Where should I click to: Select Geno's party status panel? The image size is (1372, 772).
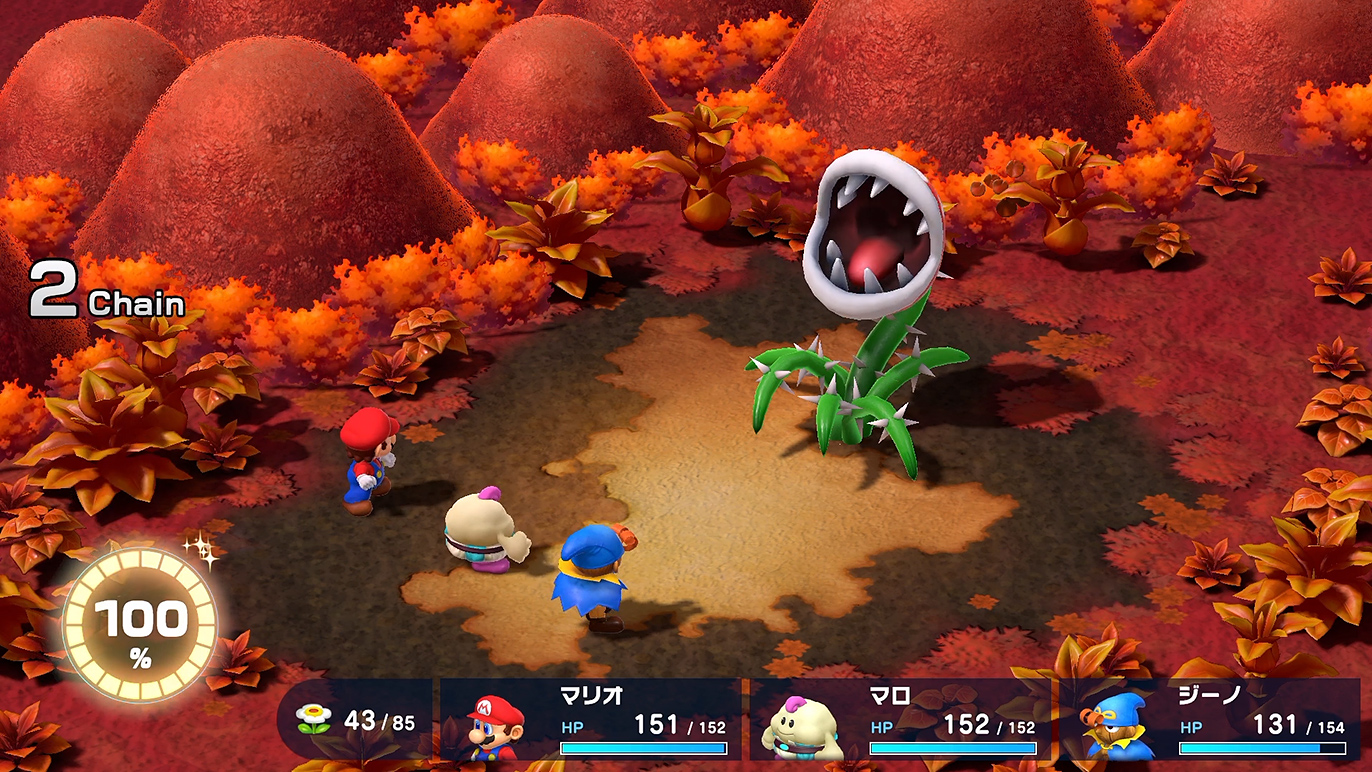[x=1210, y=719]
